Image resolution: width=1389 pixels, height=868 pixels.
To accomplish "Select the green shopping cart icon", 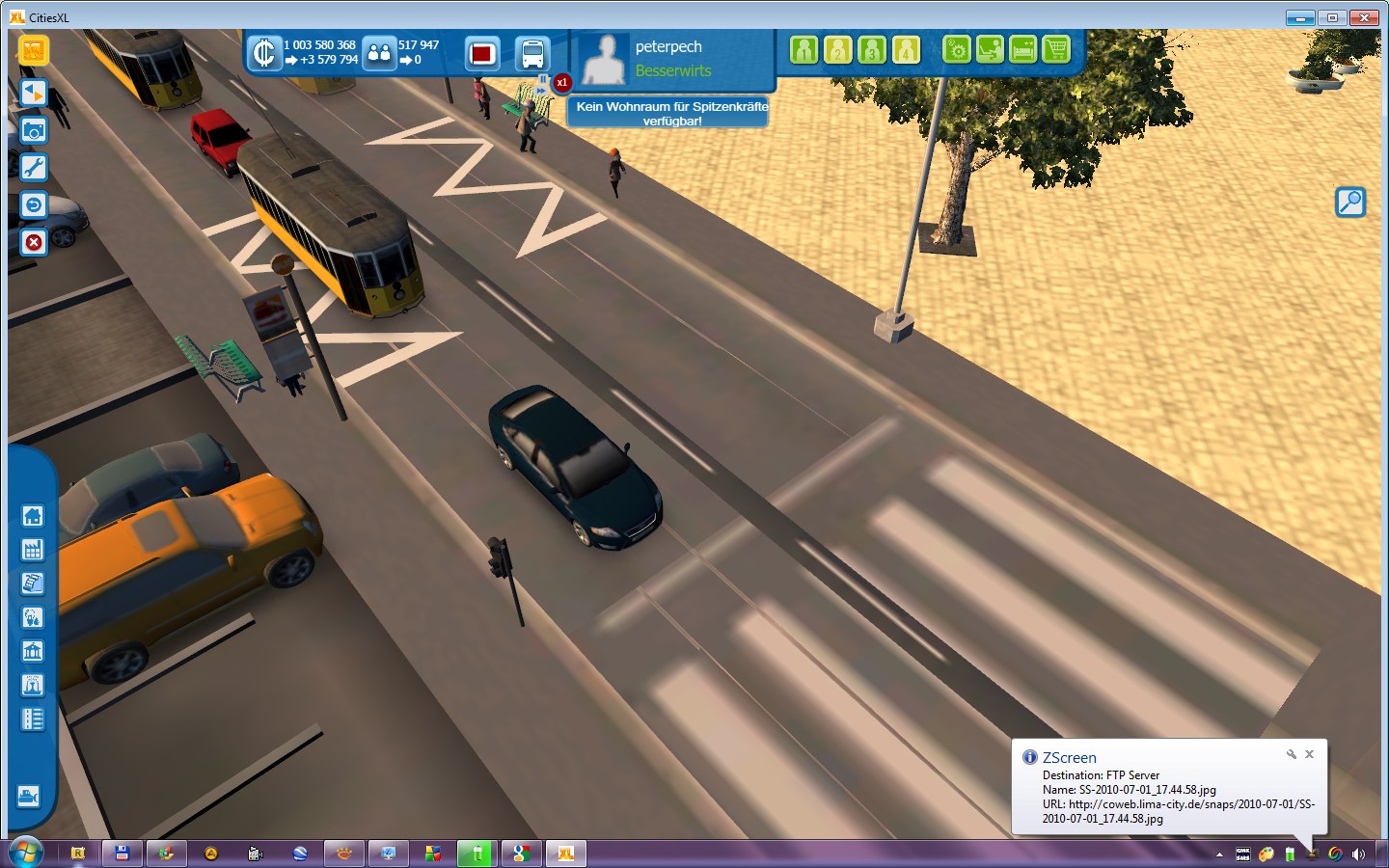I will pyautogui.click(x=1056, y=49).
